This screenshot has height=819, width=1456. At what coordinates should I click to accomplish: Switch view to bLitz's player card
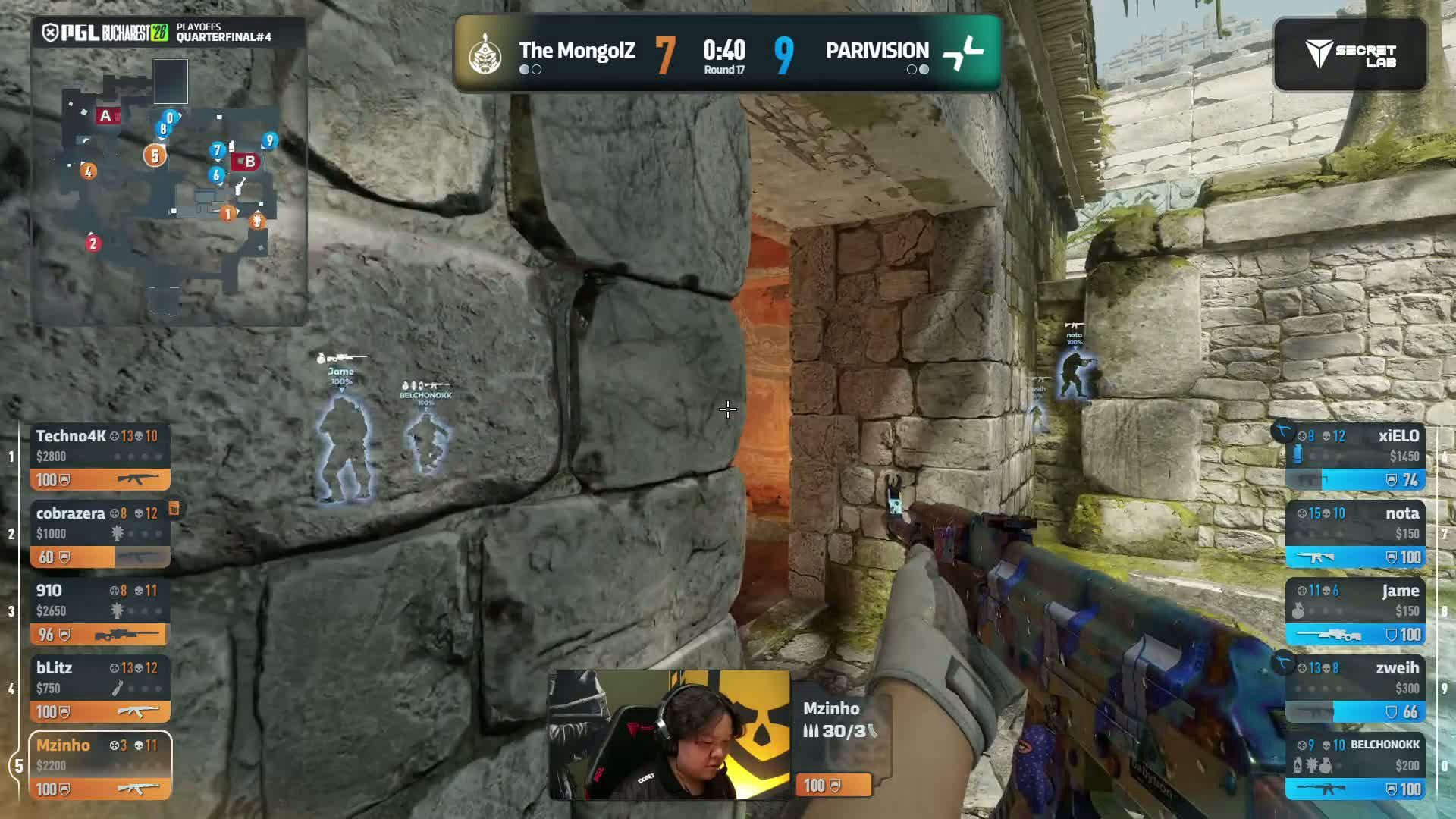100,689
